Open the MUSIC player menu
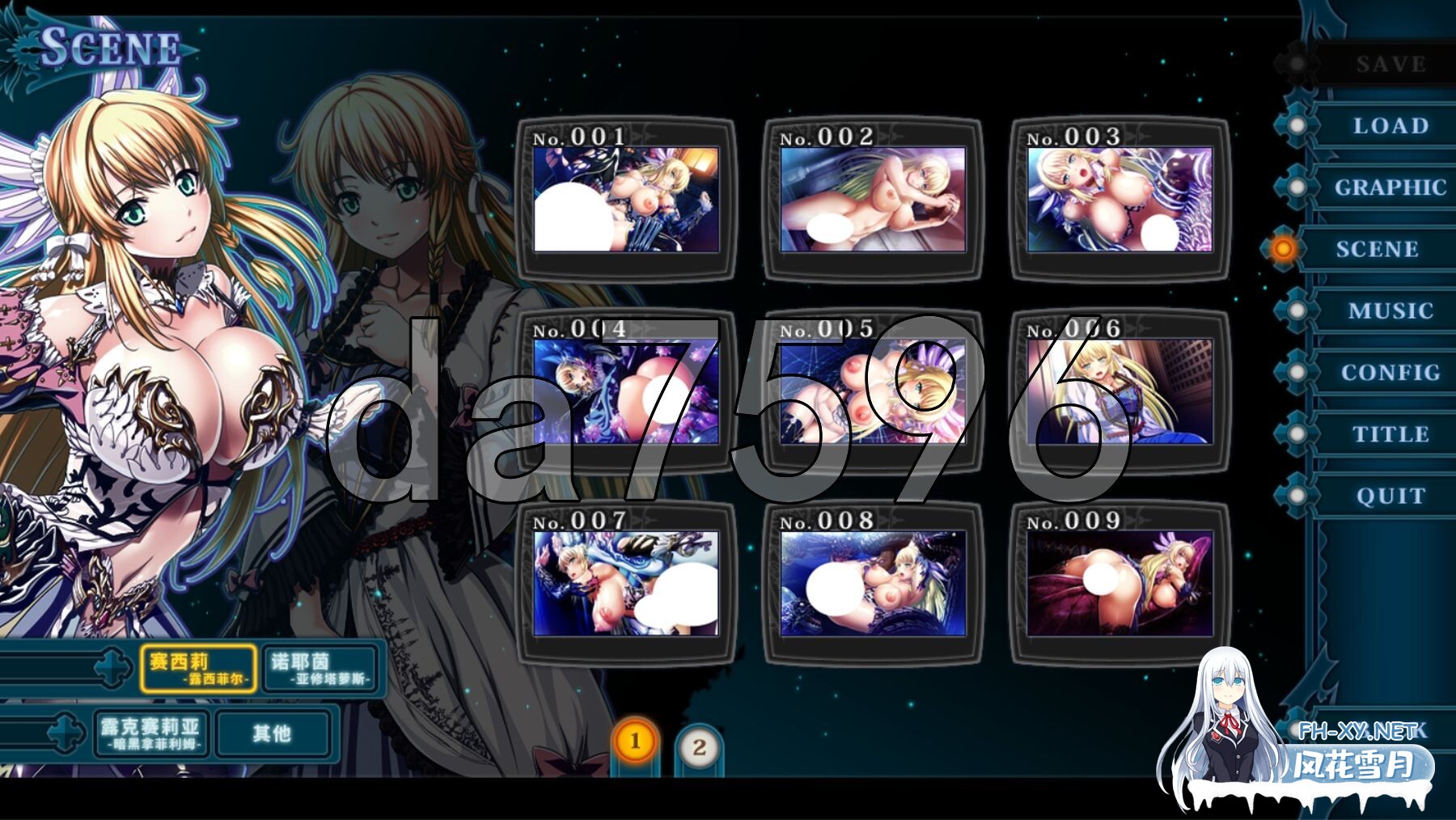Viewport: 1456px width, 820px height. click(x=1390, y=311)
